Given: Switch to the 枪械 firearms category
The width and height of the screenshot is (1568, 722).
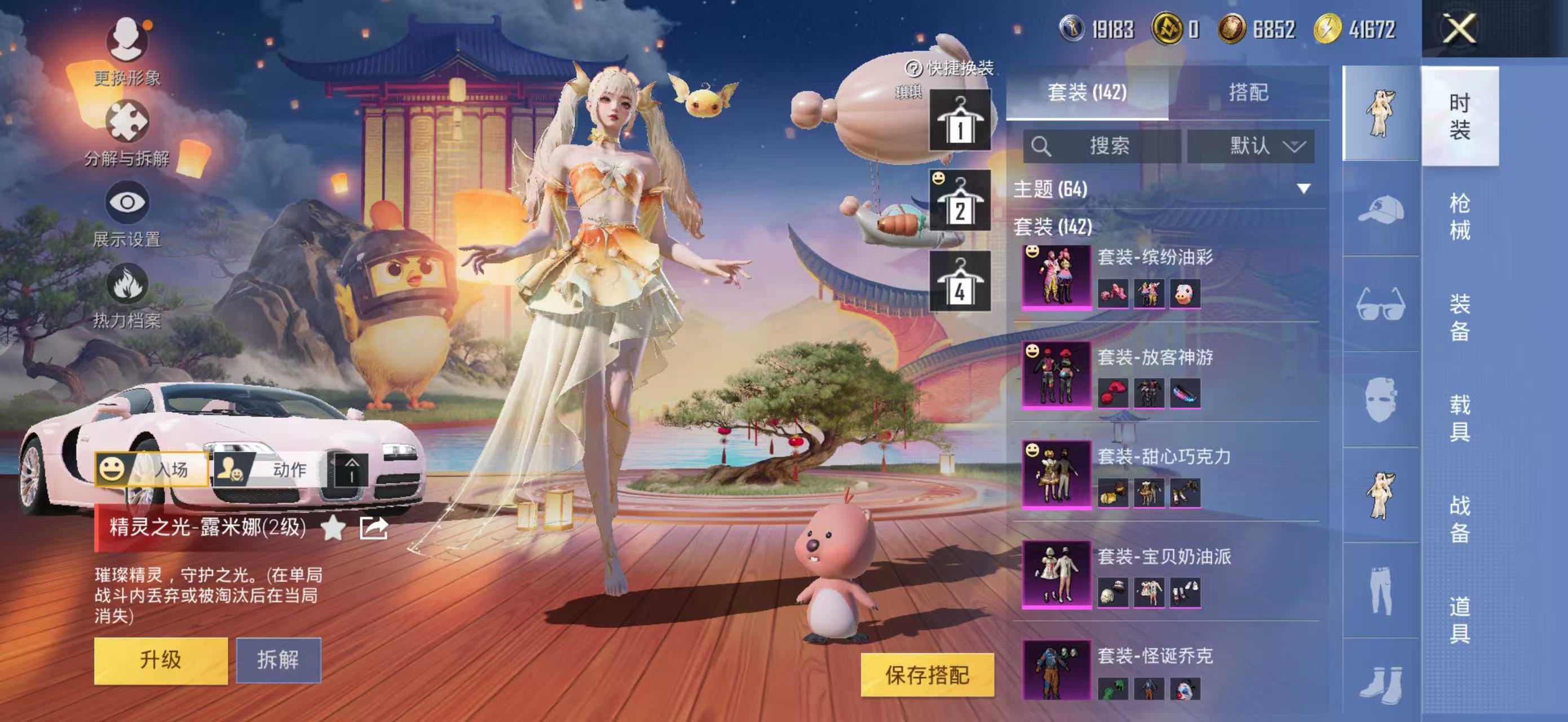Looking at the screenshot, I should (1459, 216).
